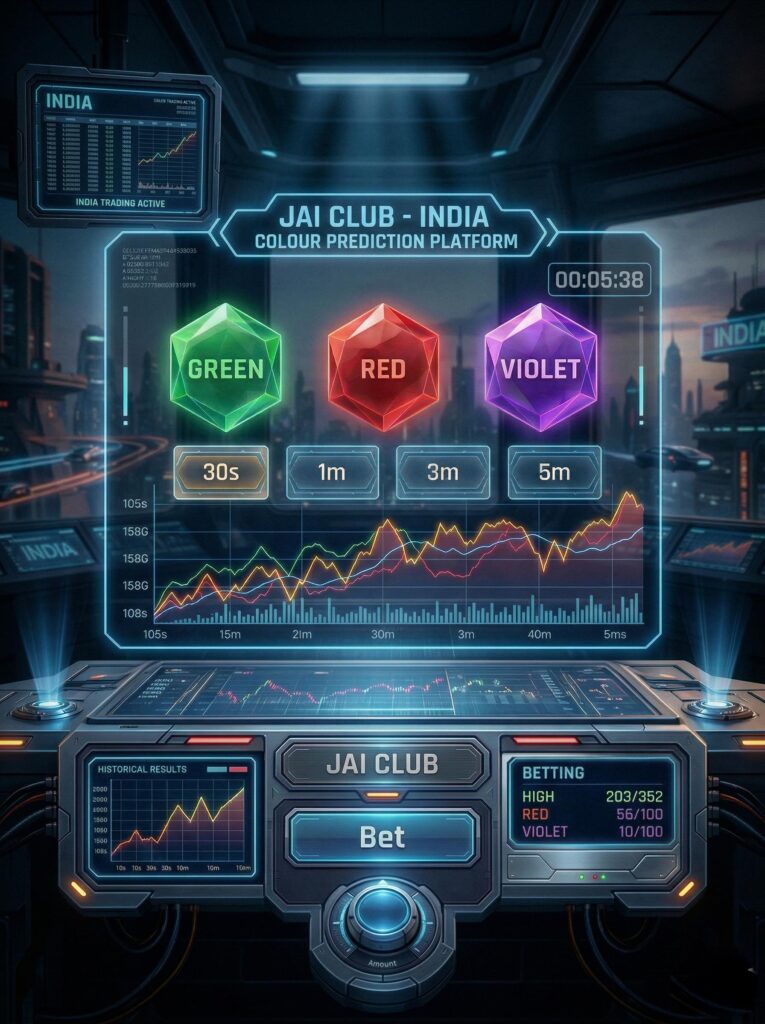Screen dimensions: 765x1024
Task: Click the JAI CLUB nameplate
Action: click(382, 765)
